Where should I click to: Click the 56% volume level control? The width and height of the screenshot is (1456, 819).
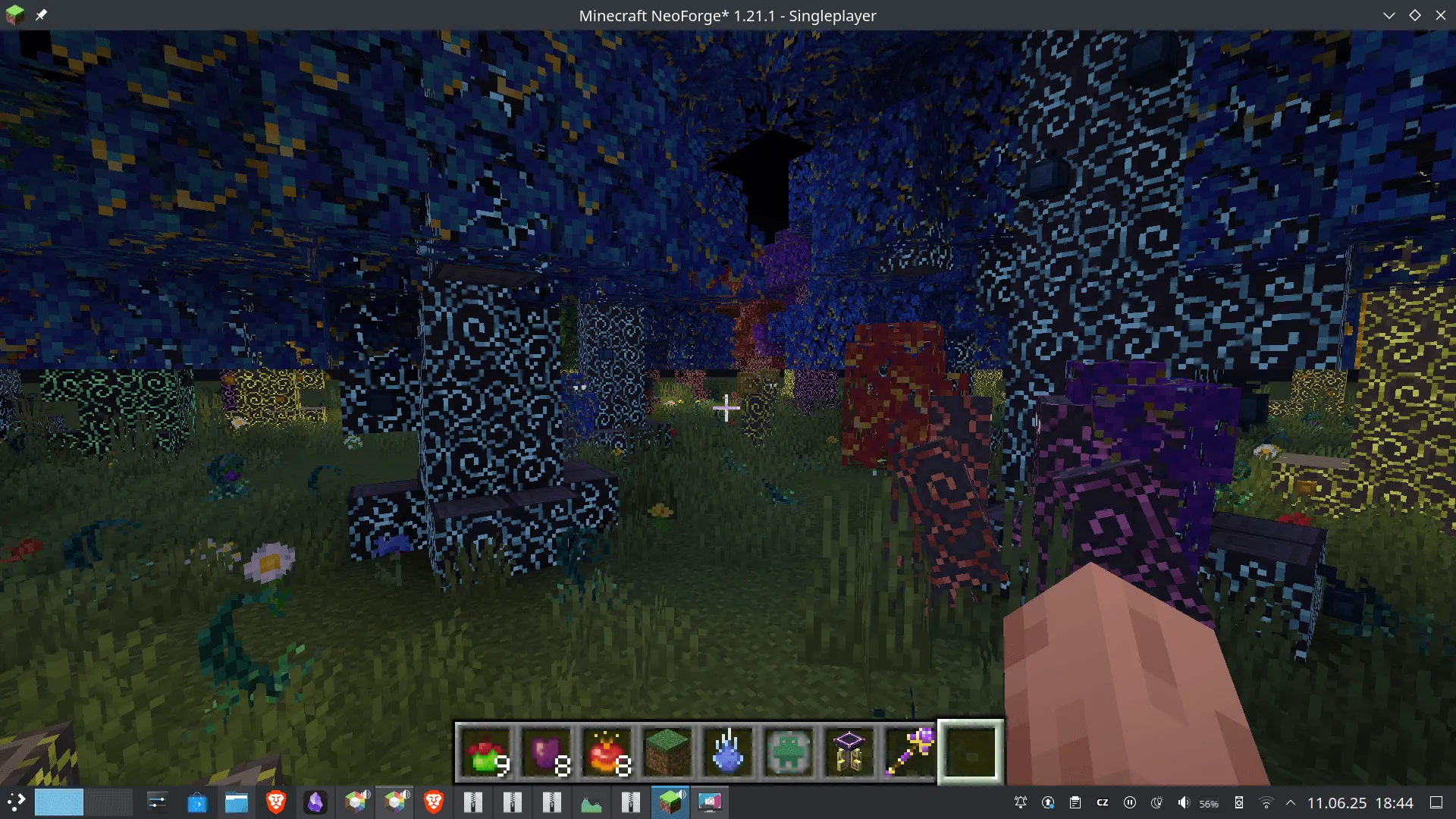(x=1208, y=803)
